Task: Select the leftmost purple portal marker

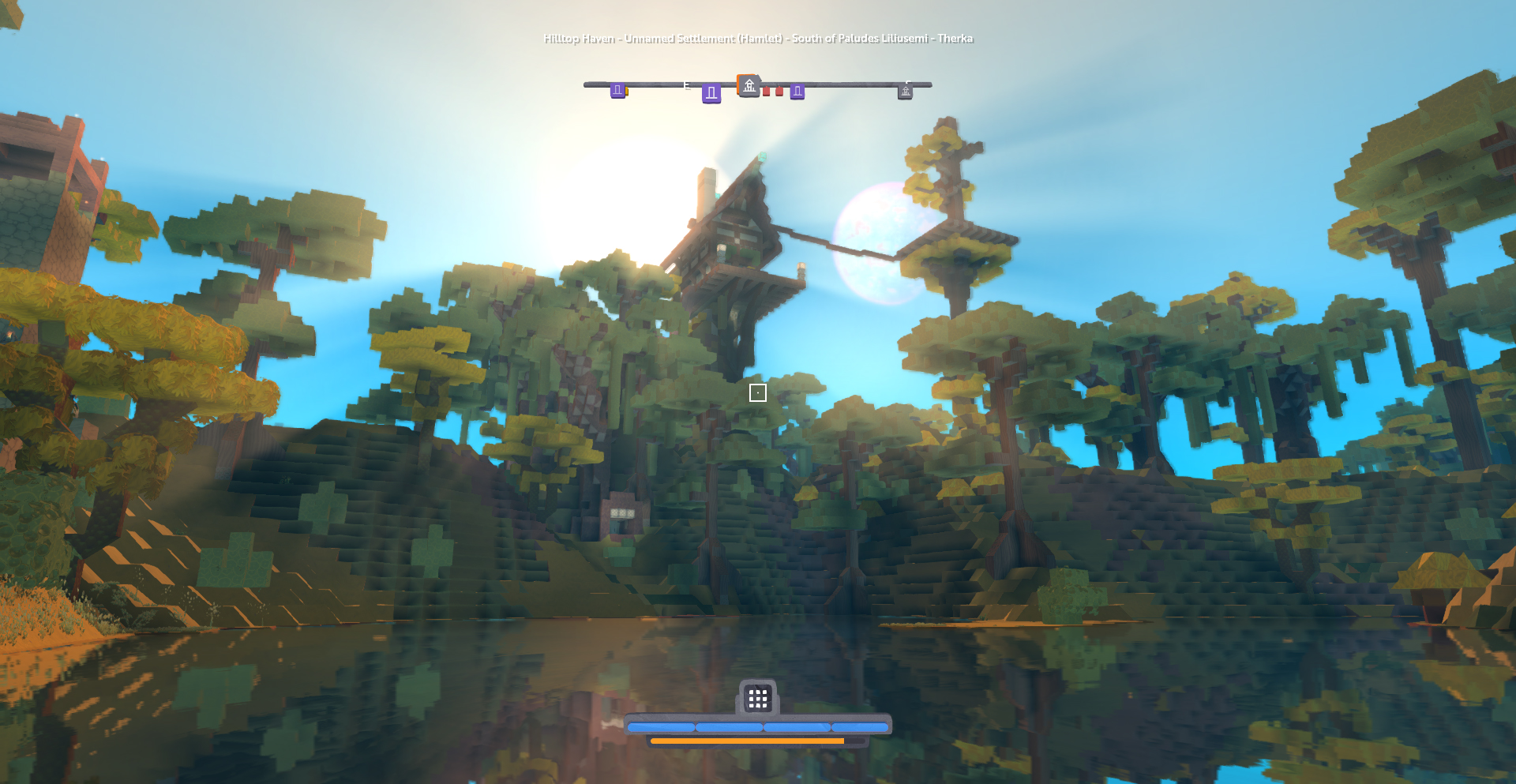Action: pos(617,90)
